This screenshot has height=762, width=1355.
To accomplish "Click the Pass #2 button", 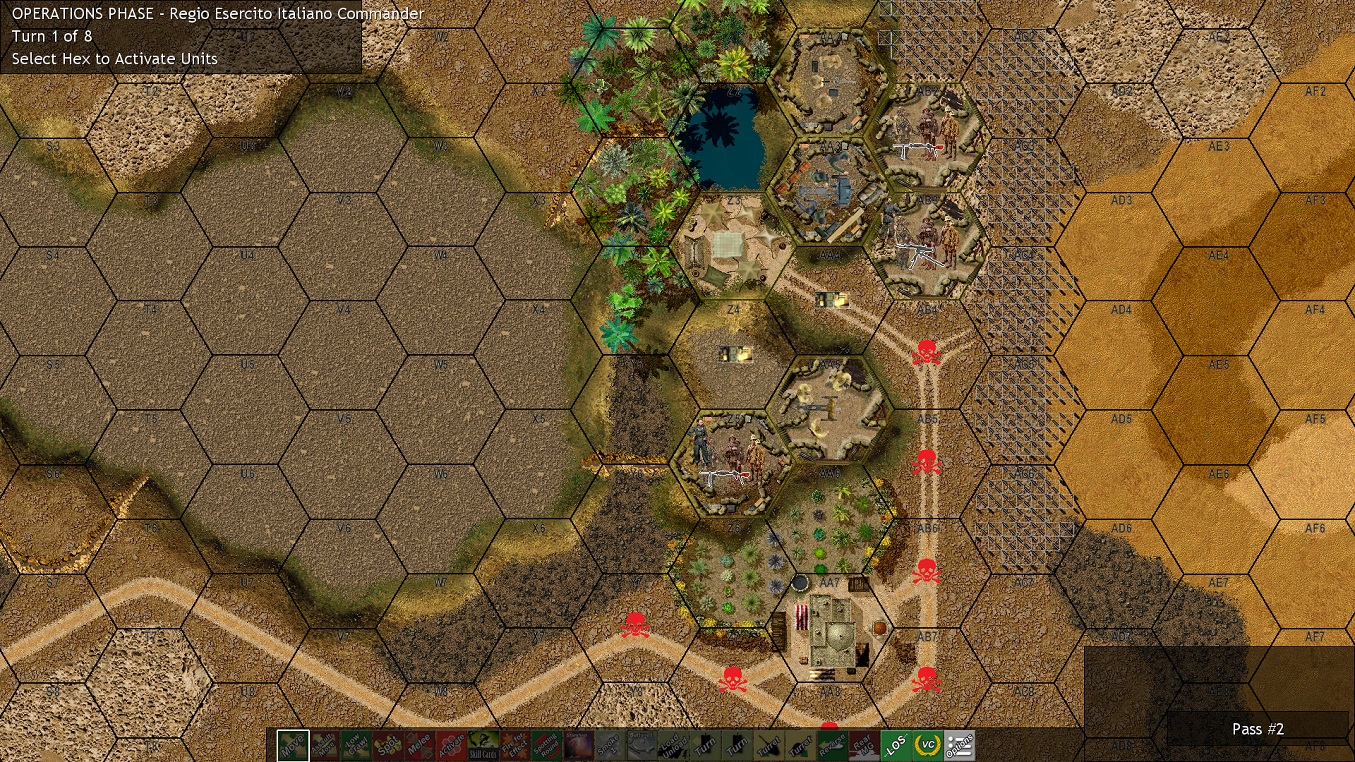I will (1257, 729).
